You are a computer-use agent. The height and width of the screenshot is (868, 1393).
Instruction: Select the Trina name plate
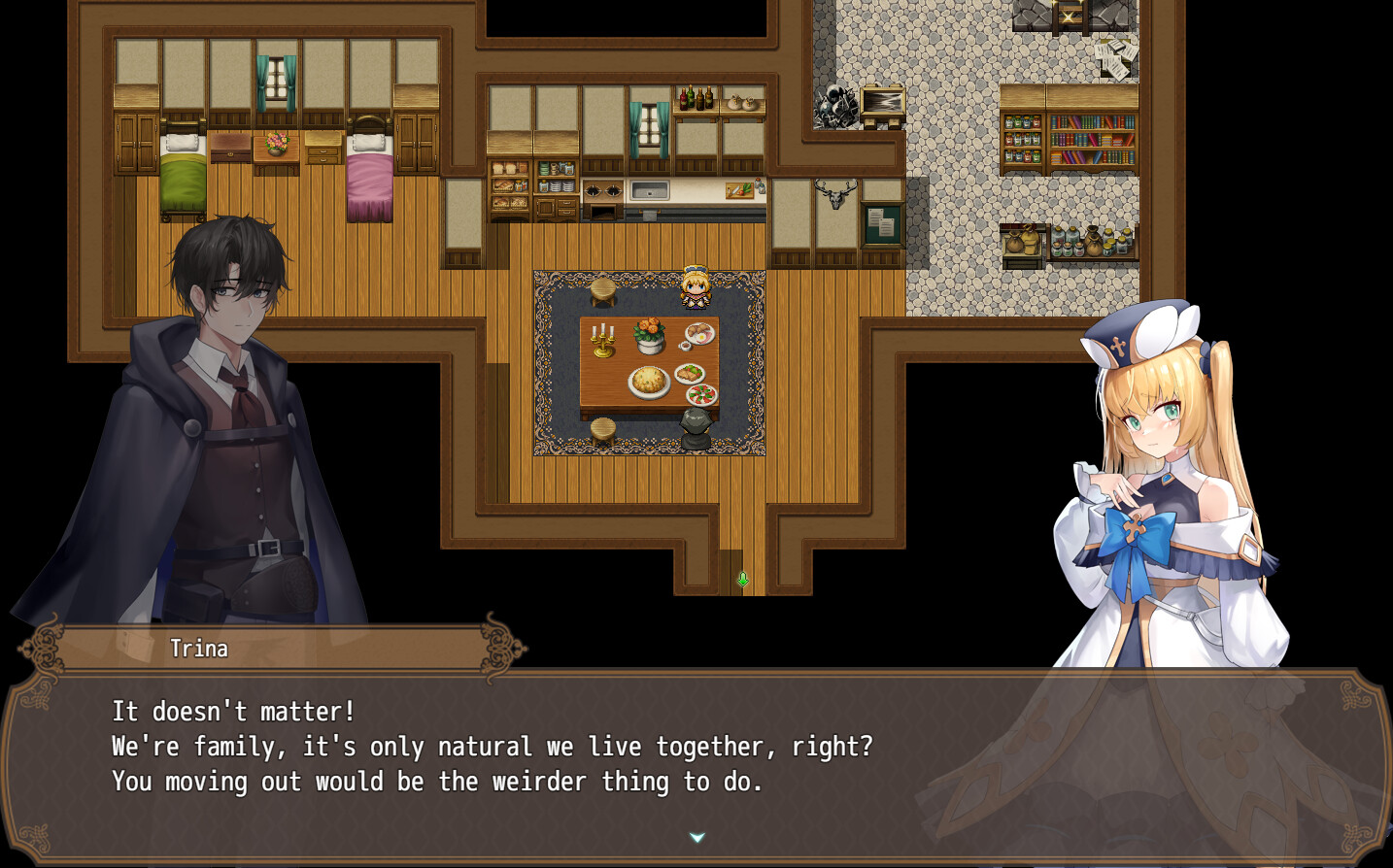pos(199,649)
